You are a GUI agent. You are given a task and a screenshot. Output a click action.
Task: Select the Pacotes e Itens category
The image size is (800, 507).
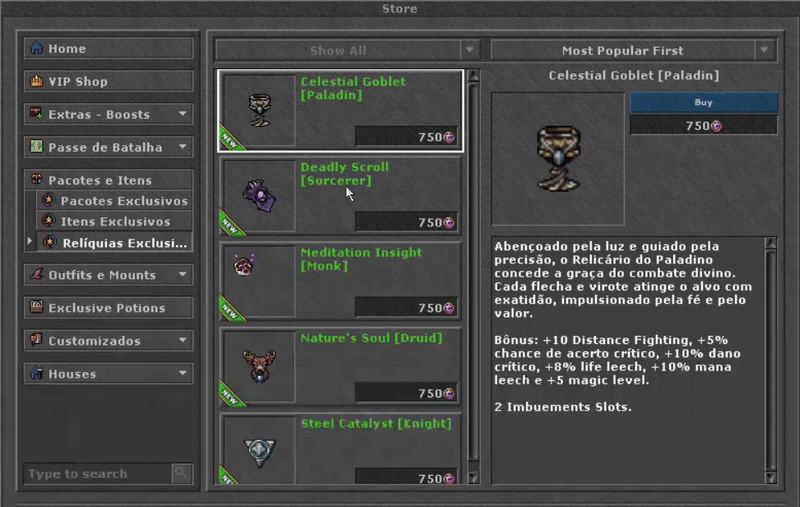108,180
